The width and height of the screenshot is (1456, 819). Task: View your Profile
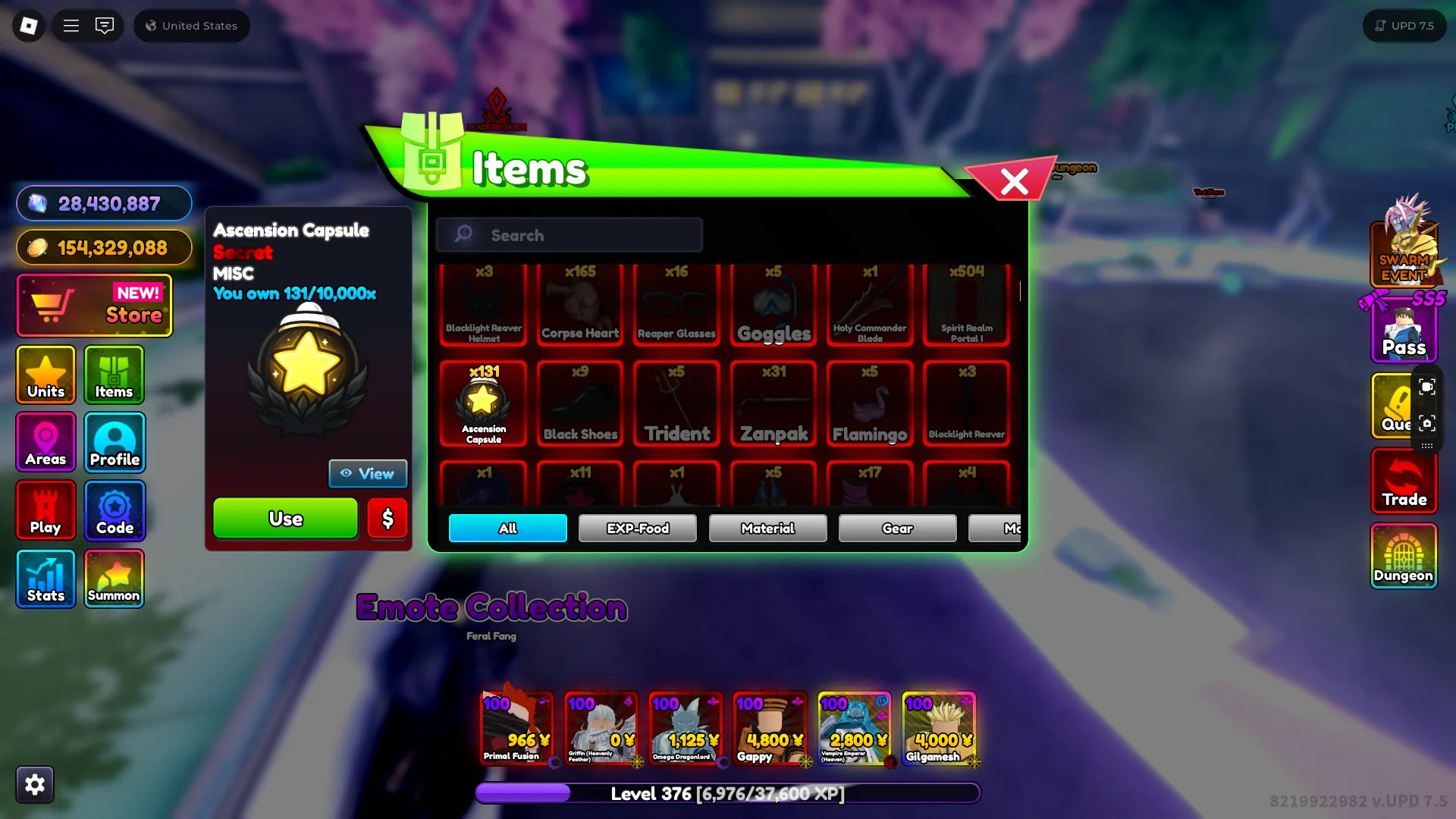coord(114,442)
